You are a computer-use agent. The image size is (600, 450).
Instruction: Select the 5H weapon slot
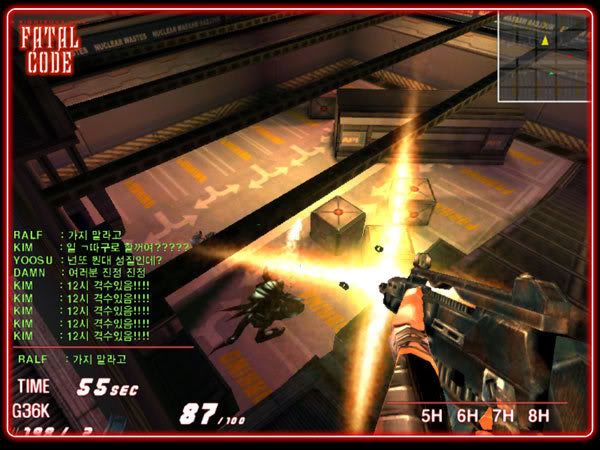pyautogui.click(x=432, y=415)
